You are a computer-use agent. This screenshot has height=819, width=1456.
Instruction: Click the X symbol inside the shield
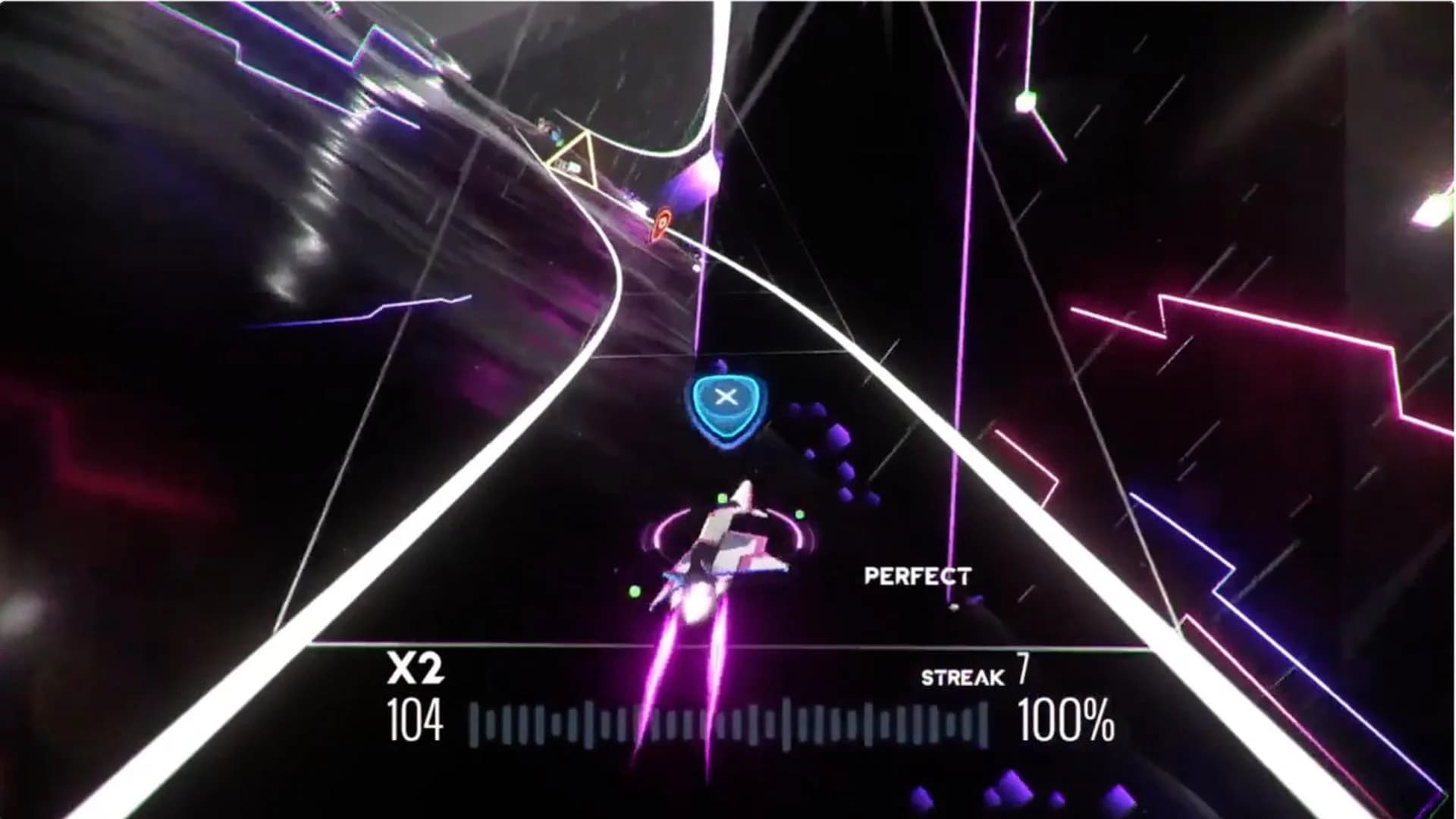726,394
